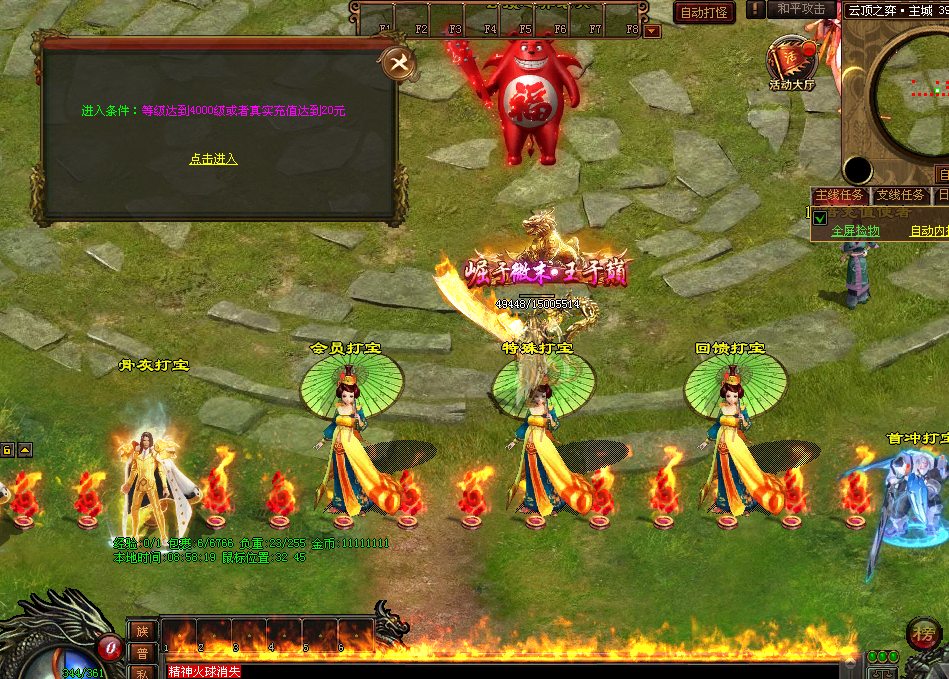Select the 私 private chat button
Screen dimensions: 949x679
point(142,672)
